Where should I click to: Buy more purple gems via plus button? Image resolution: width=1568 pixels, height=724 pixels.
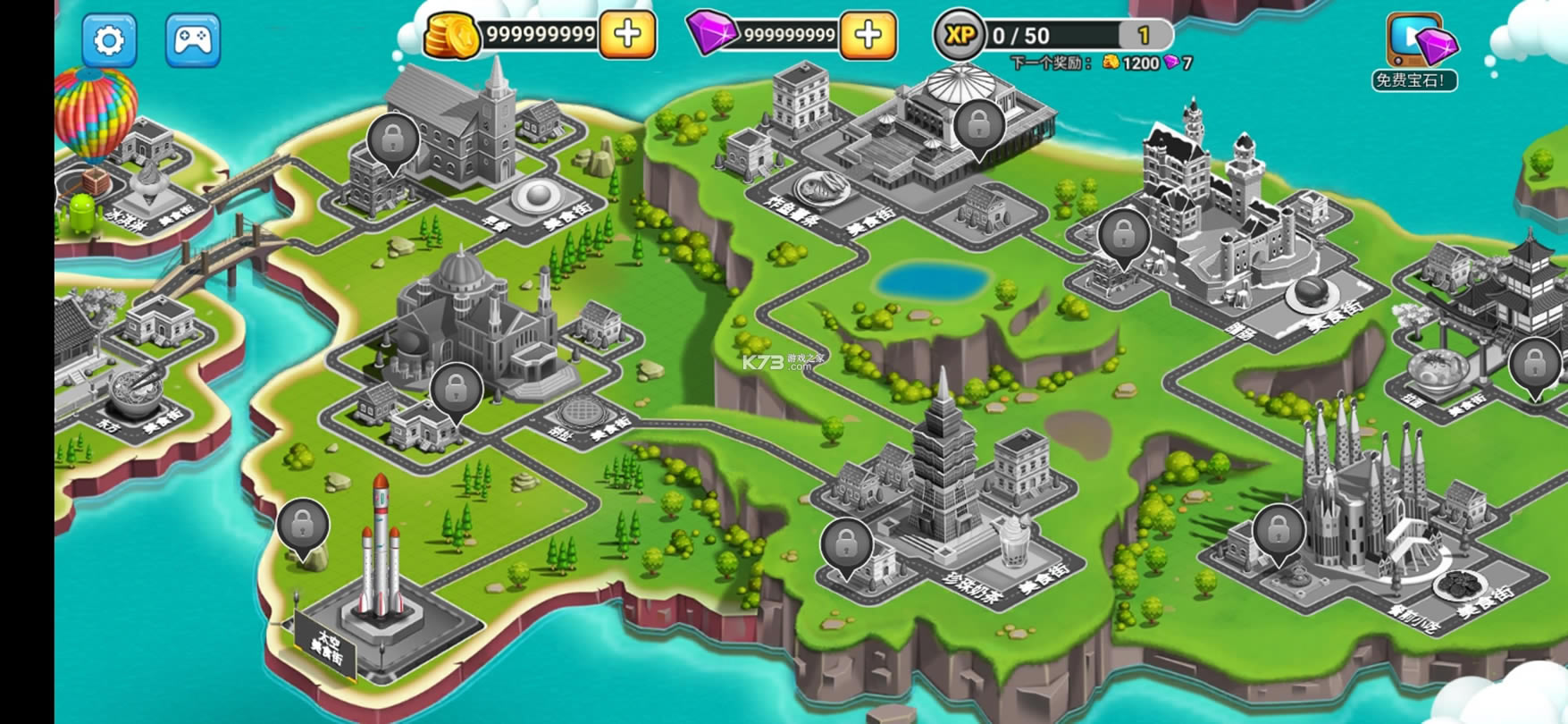pos(868,35)
